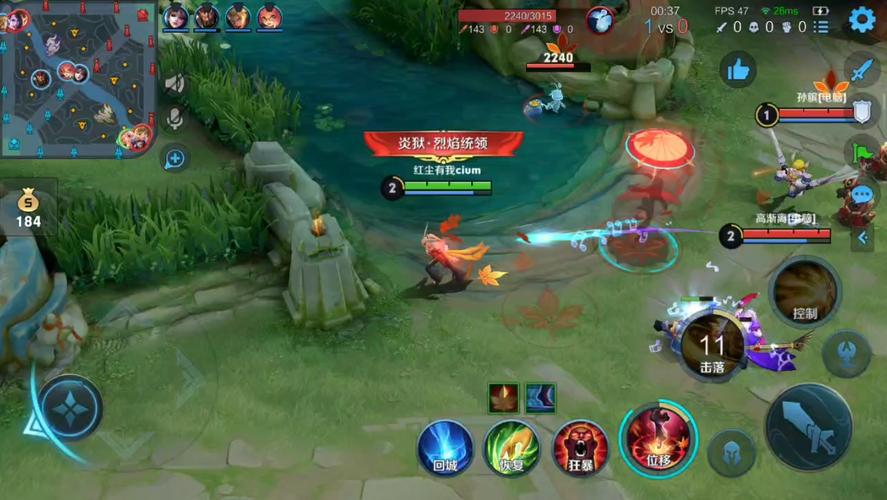Open the settings gear menu
This screenshot has height=500, width=887.
(x=861, y=19)
